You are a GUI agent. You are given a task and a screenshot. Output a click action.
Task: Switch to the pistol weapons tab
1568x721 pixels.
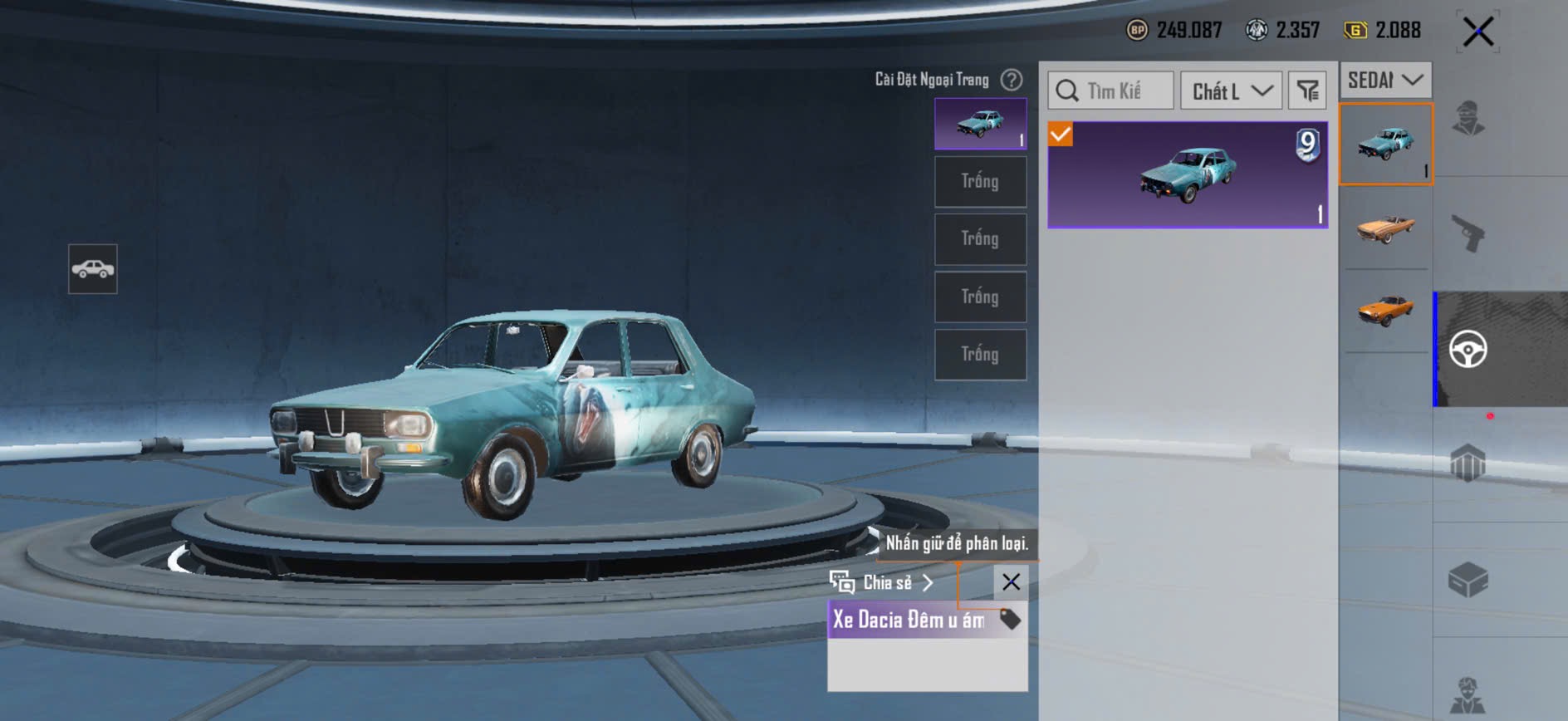(x=1468, y=233)
